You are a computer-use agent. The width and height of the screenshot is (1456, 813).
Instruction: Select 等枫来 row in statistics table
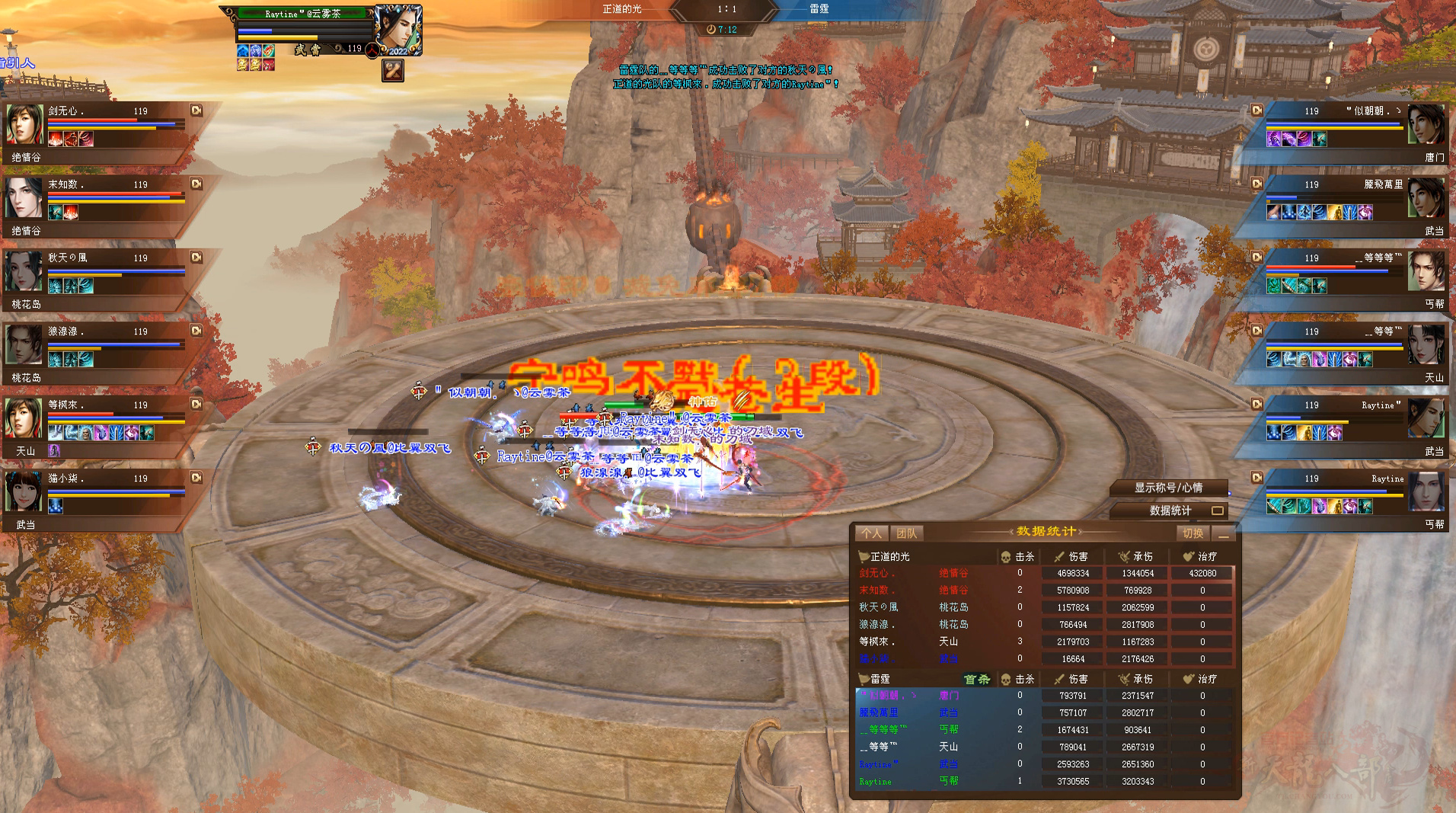pyautogui.click(x=1045, y=642)
